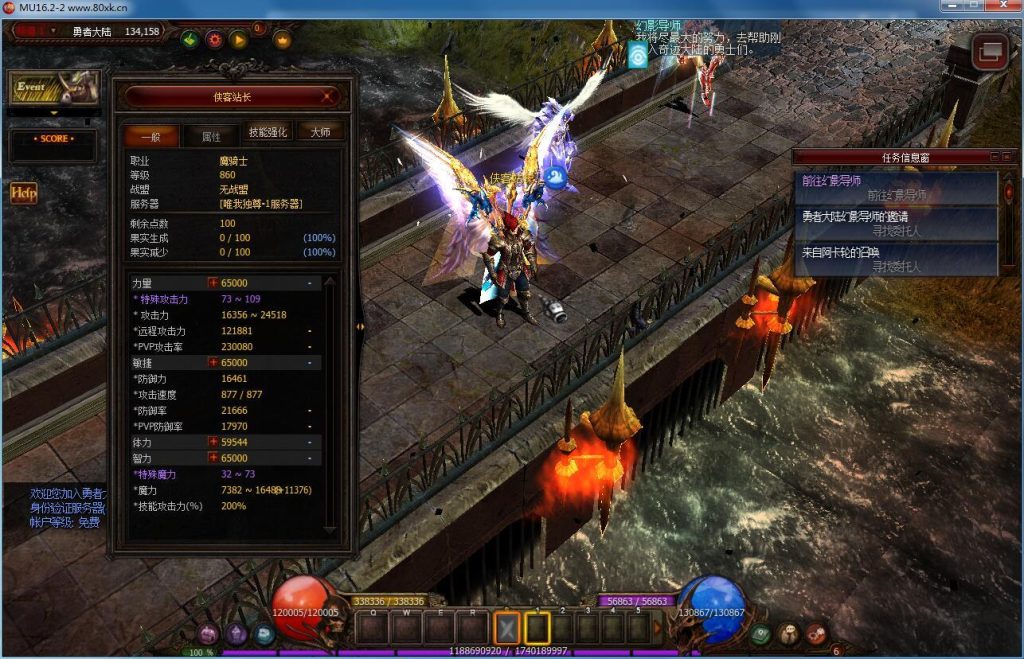Add a point to 体力 vitality
The width and height of the screenshot is (1024, 659).
(x=213, y=442)
